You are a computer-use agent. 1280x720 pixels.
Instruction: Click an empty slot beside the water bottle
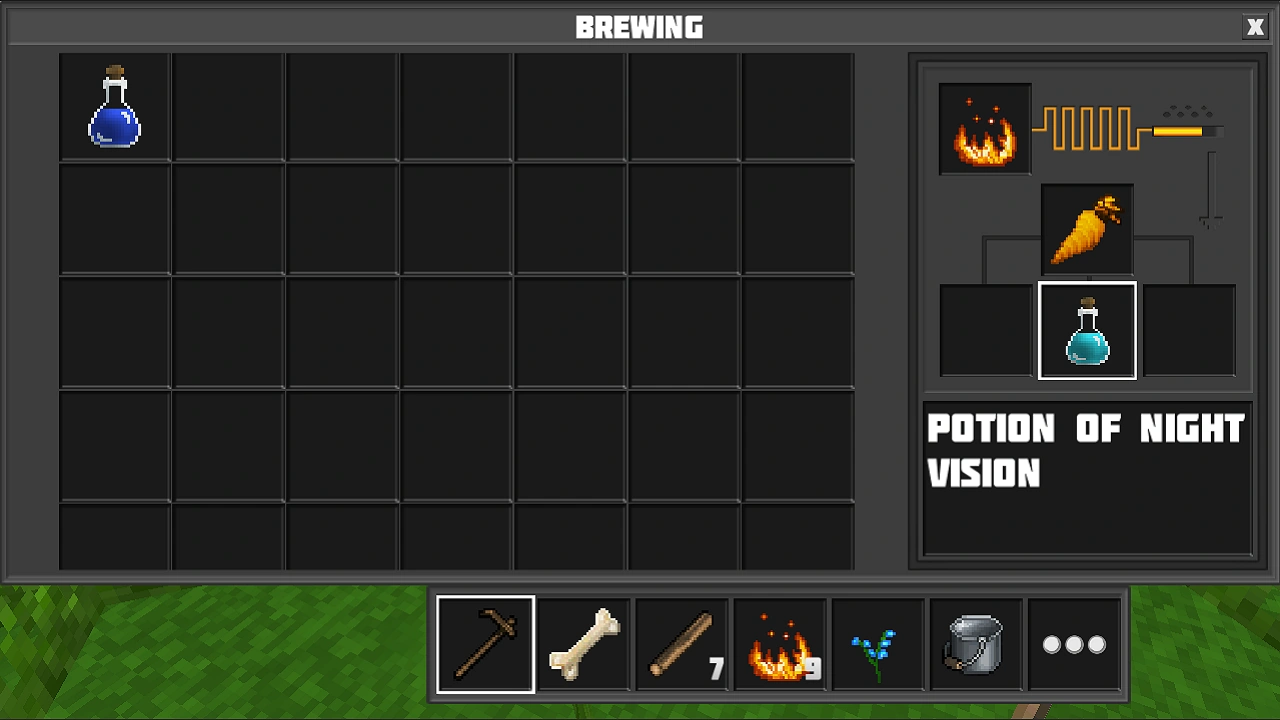(x=227, y=105)
